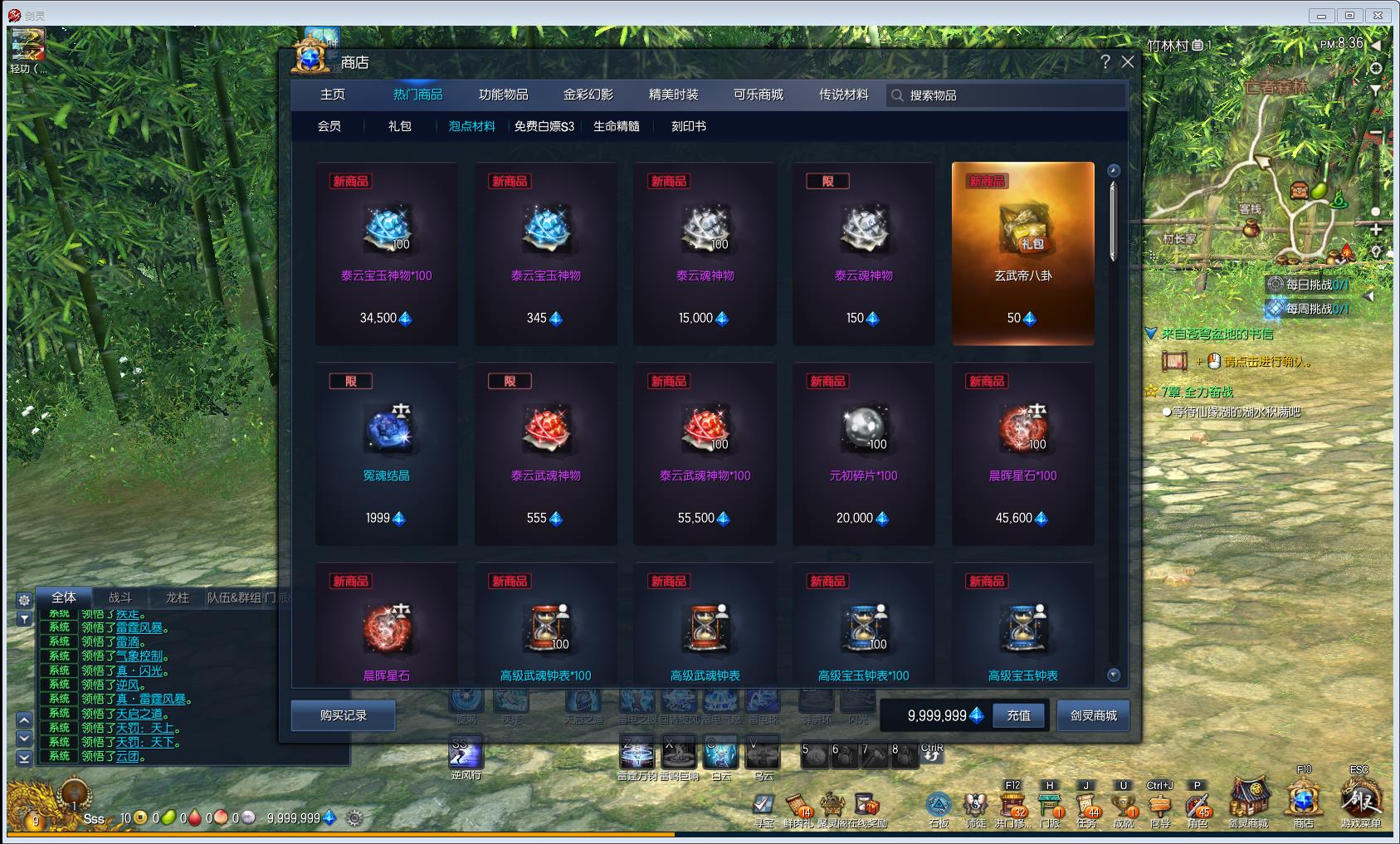1400x844 pixels.
Task: Select 泰云宝玉神物*100 for 34,500
Action: 387,253
